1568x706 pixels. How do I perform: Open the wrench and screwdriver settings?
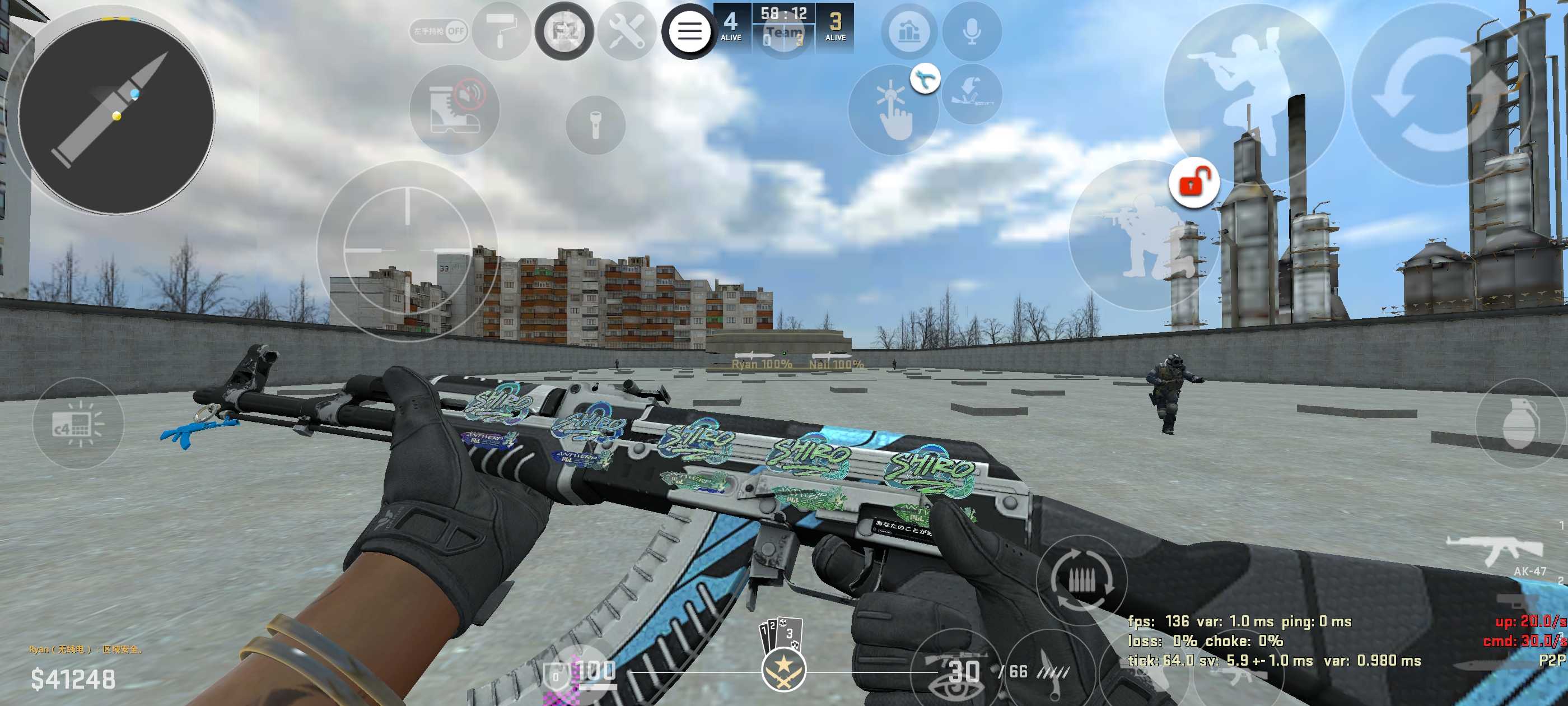pyautogui.click(x=626, y=30)
